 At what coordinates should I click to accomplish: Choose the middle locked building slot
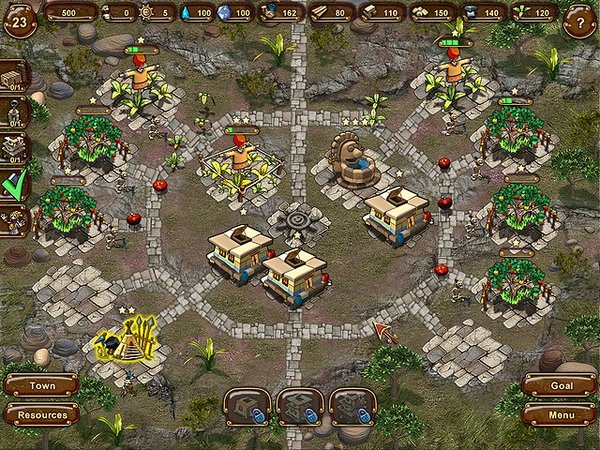pyautogui.click(x=299, y=408)
